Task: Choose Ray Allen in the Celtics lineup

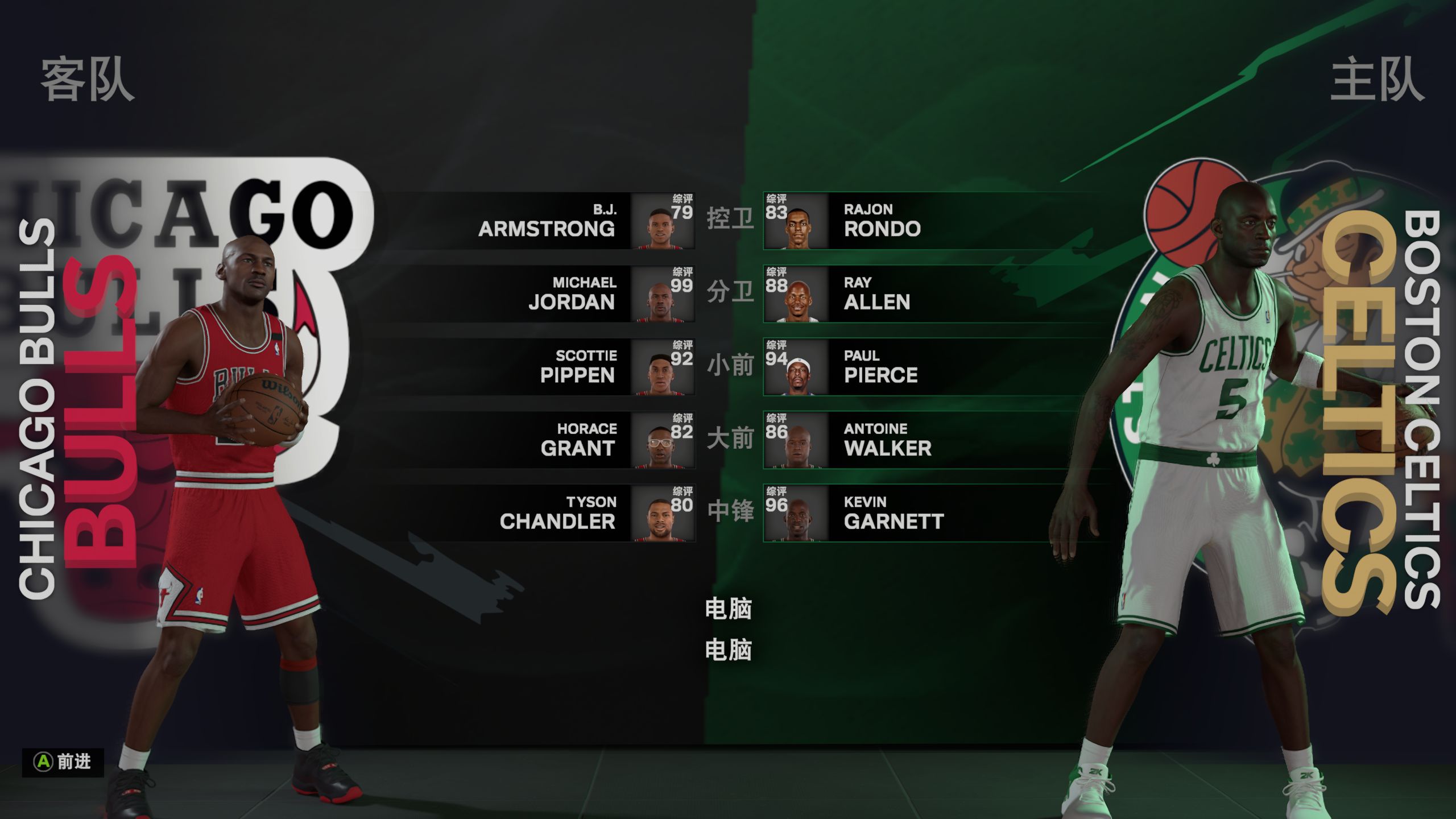Action: pyautogui.click(x=877, y=294)
